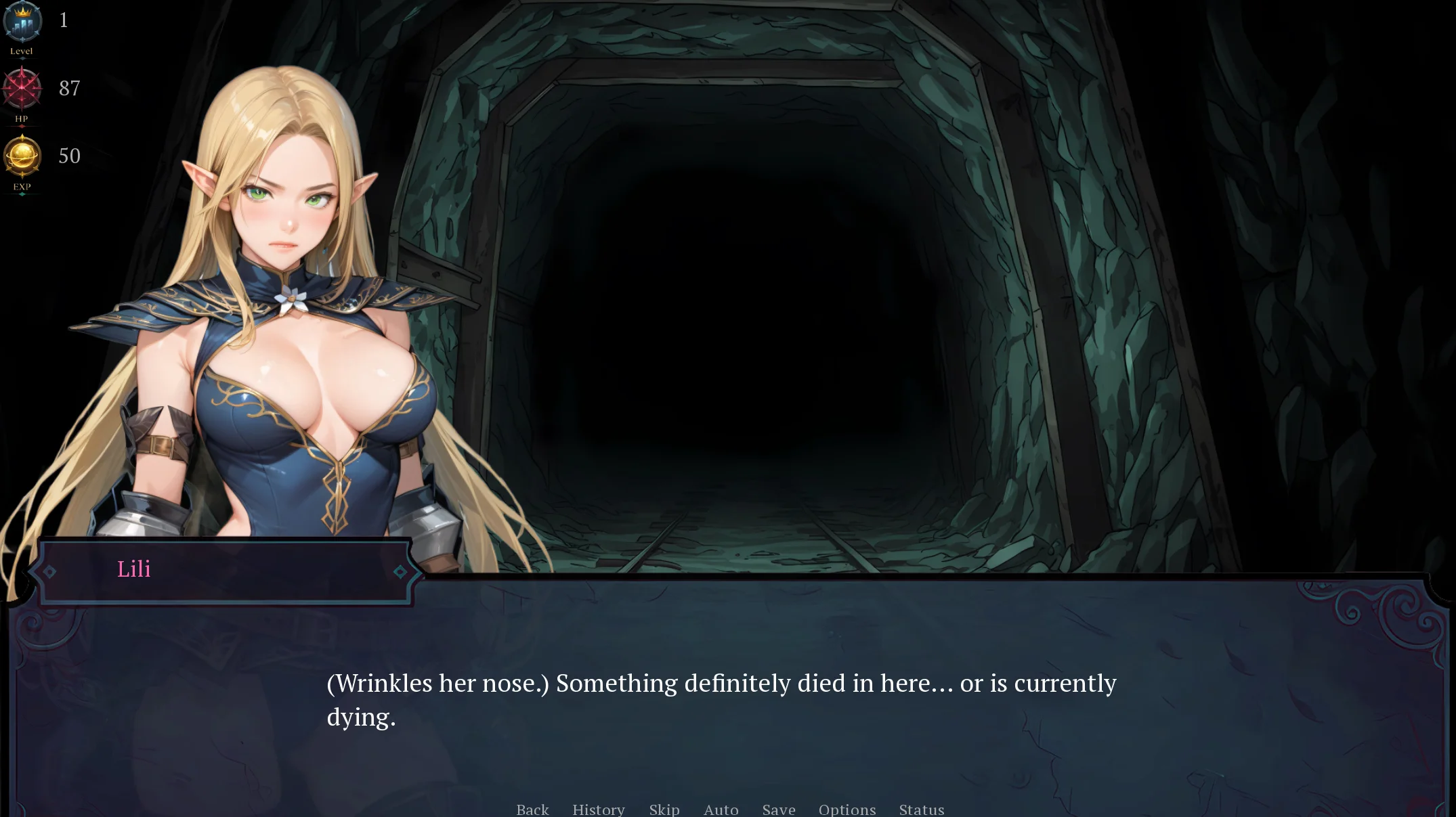Turn on Auto advance
1456x817 pixels.
(x=721, y=809)
